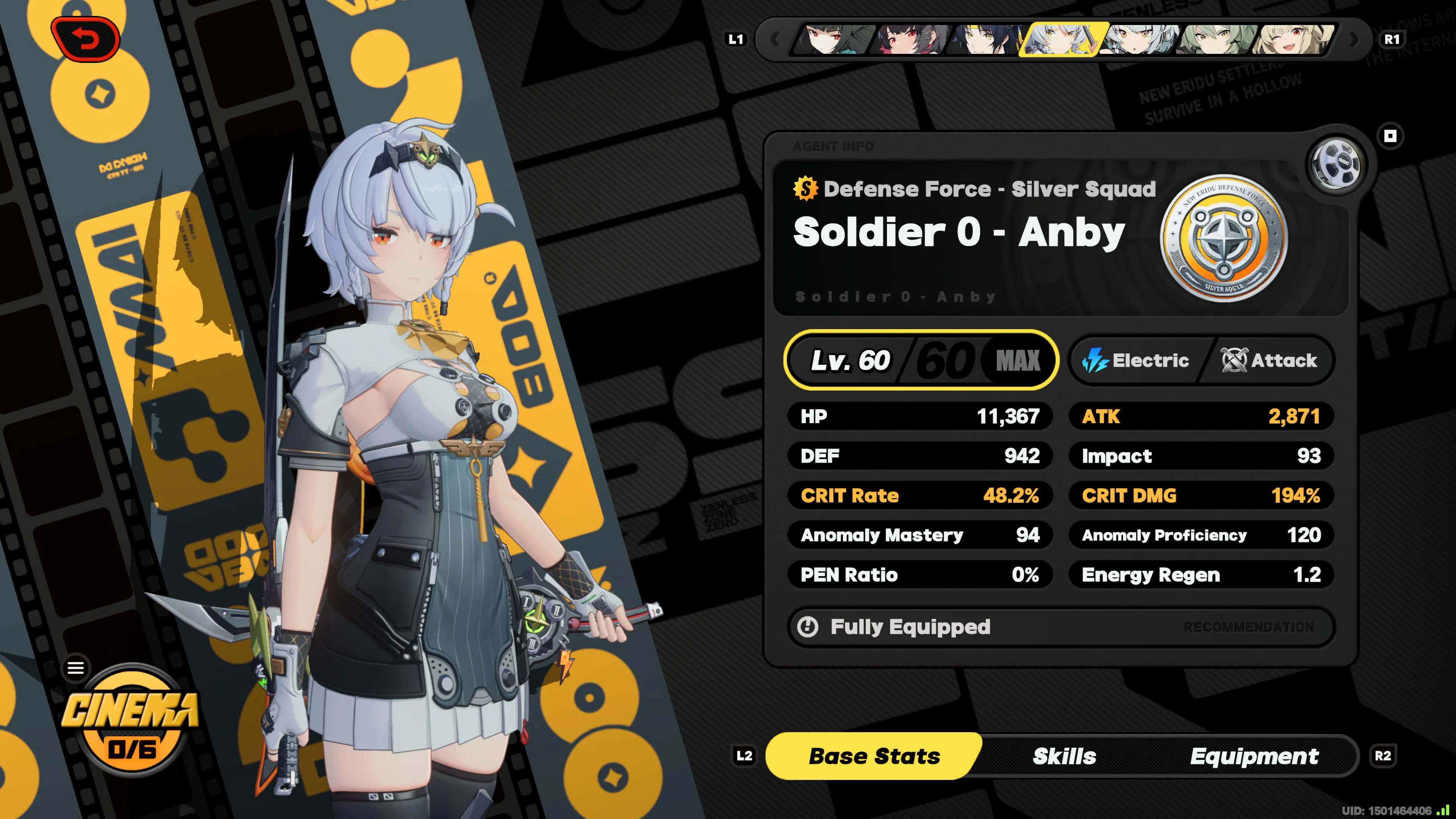Open previous character page with L1
The image size is (1456, 819).
click(x=735, y=39)
